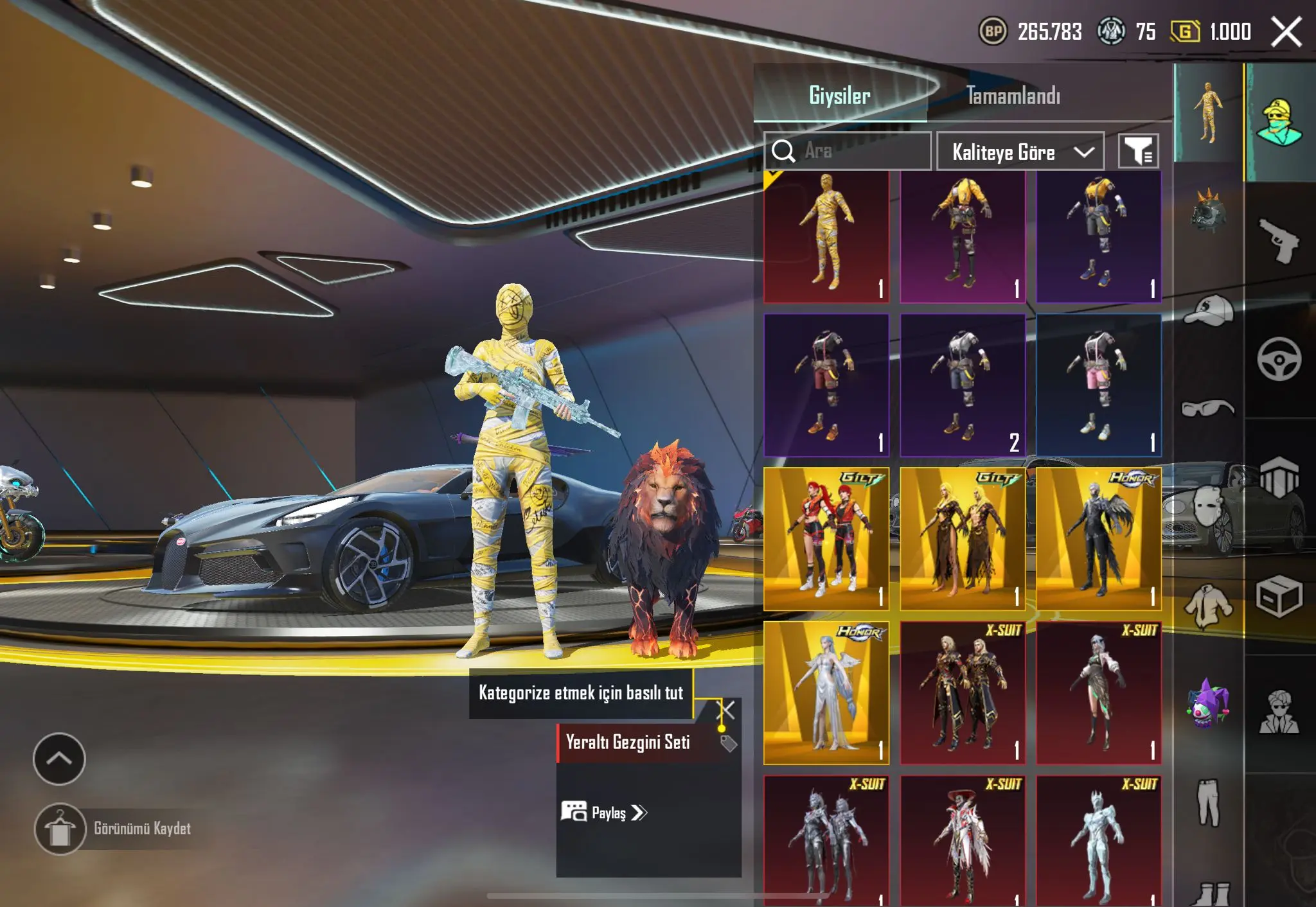Screen dimensions: 1316x907
Task: Choose the white angel Honor outfit
Action: [x=826, y=692]
